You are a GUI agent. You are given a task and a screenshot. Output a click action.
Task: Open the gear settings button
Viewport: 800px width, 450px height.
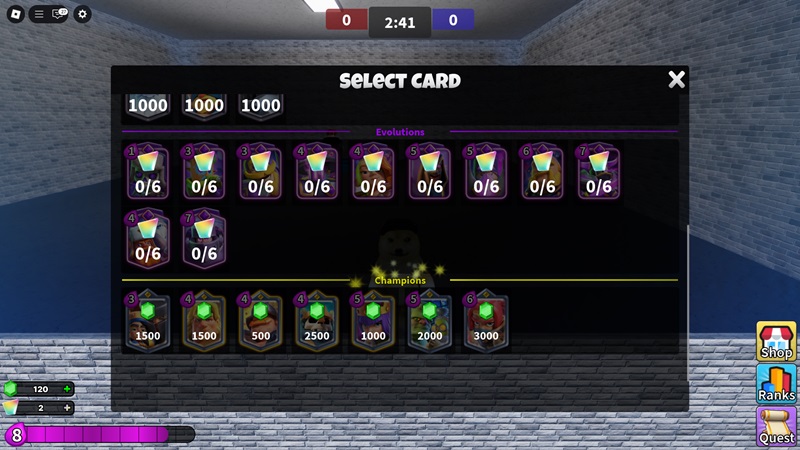click(x=82, y=14)
